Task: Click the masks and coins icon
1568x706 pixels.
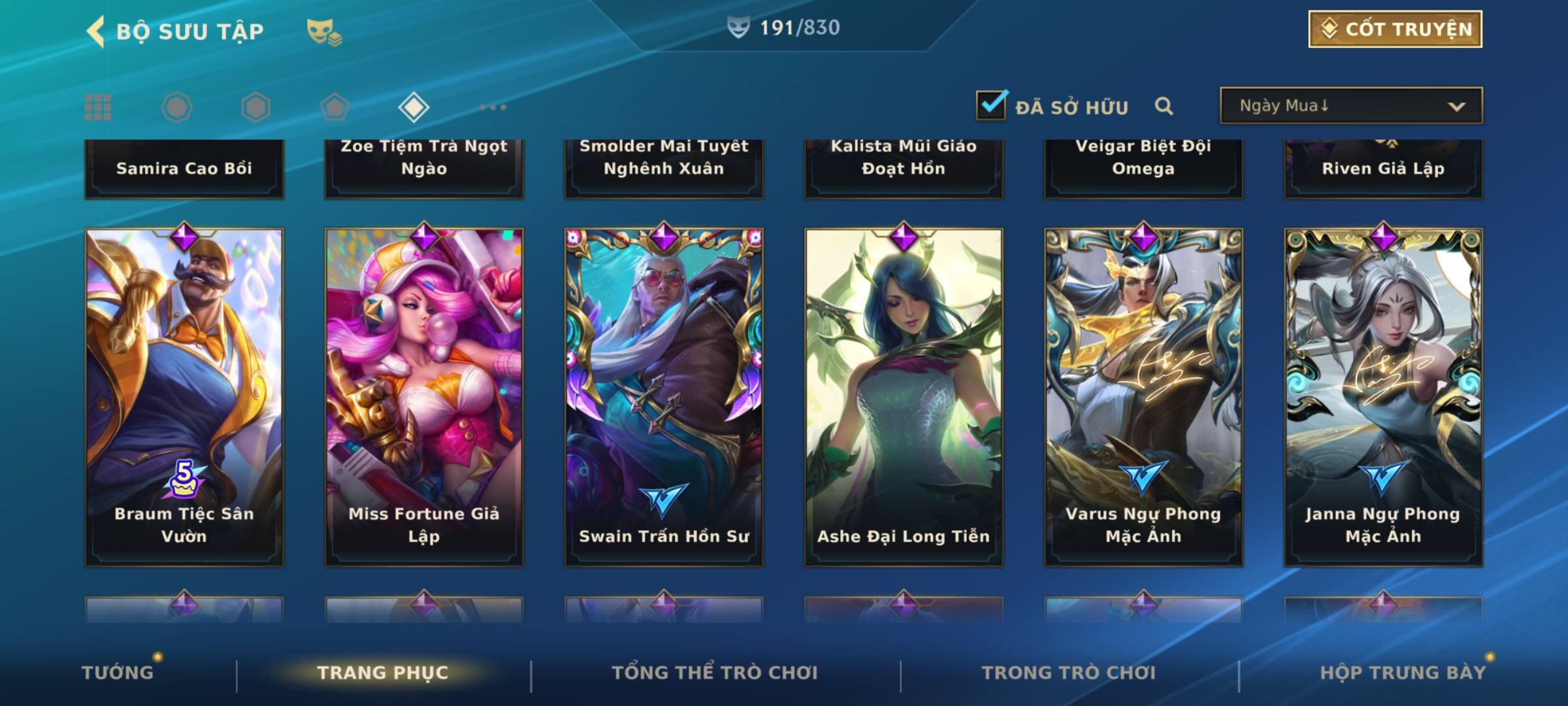Action: [323, 31]
